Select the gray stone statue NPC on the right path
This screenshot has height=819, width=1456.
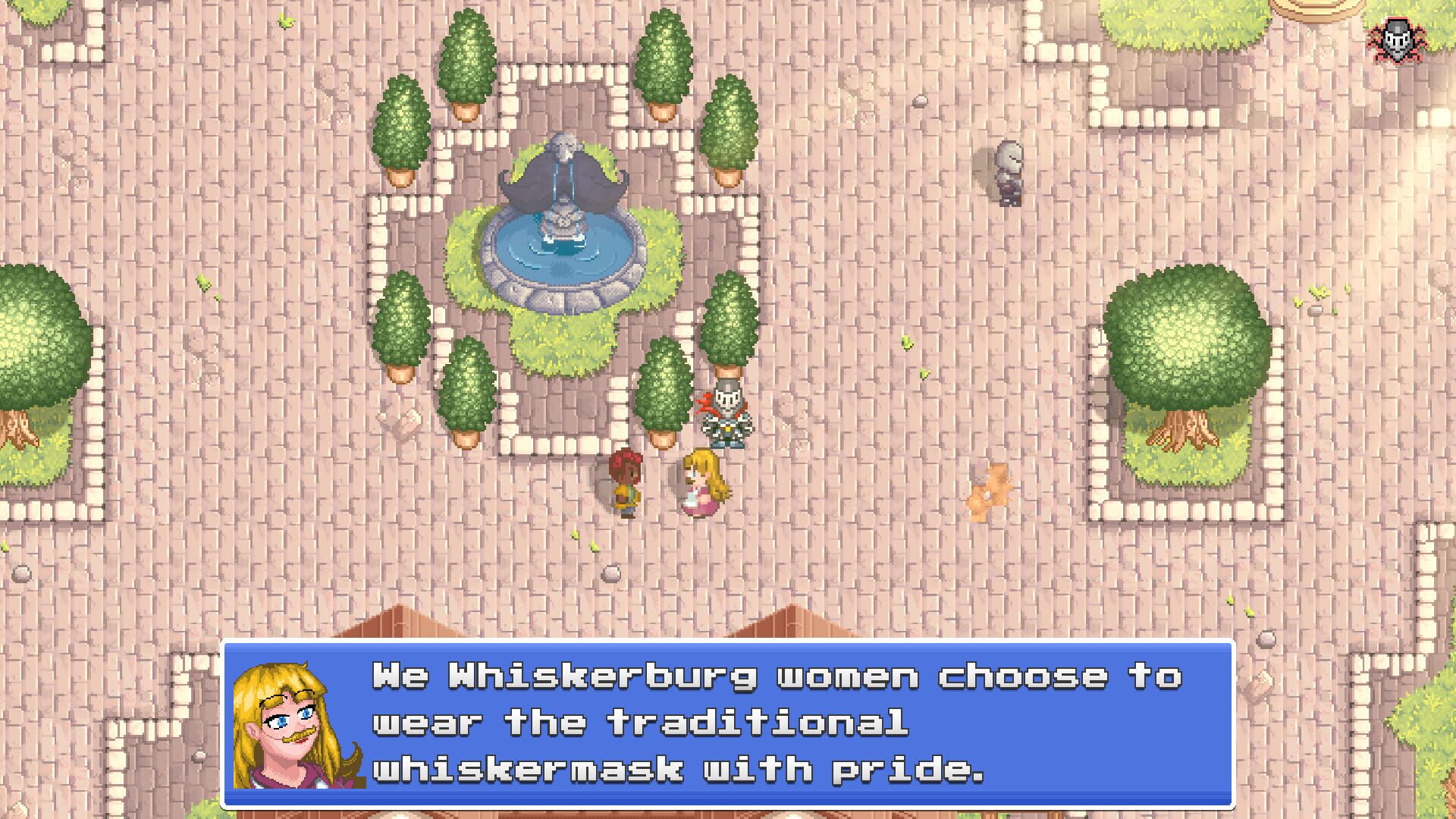(1009, 174)
